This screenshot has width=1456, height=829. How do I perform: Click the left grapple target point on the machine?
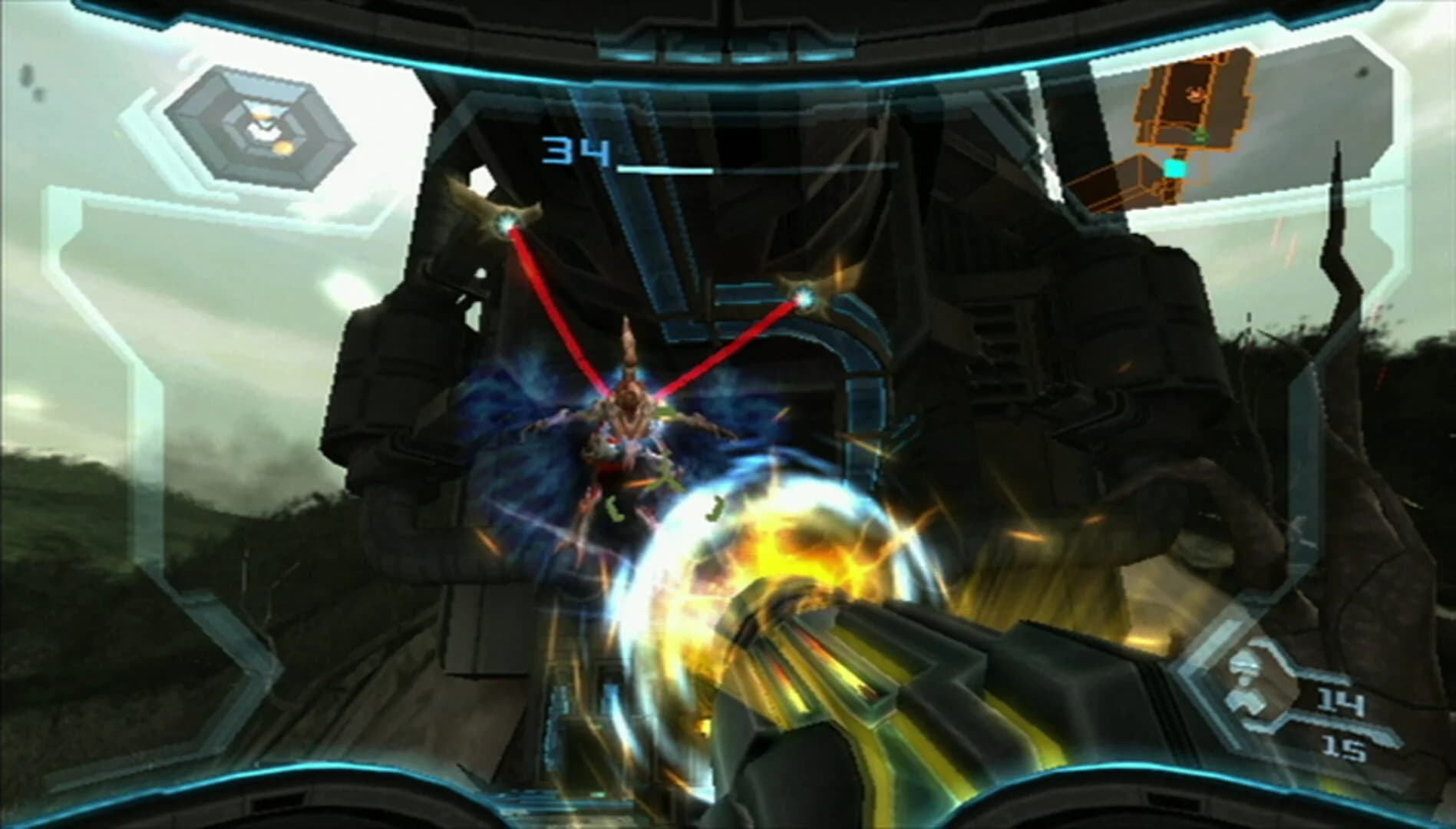[x=507, y=223]
